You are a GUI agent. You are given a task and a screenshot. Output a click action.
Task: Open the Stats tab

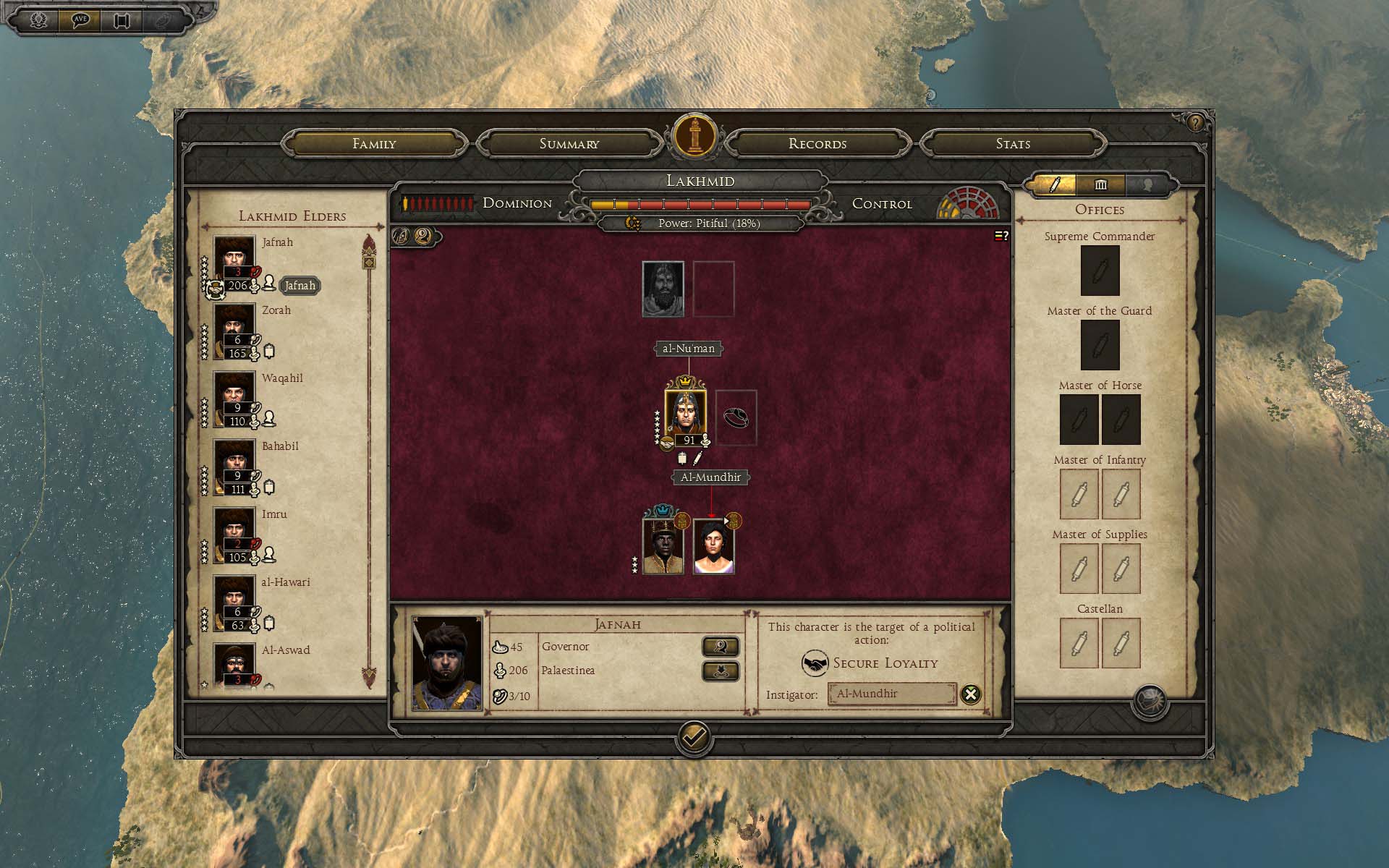click(x=1013, y=143)
